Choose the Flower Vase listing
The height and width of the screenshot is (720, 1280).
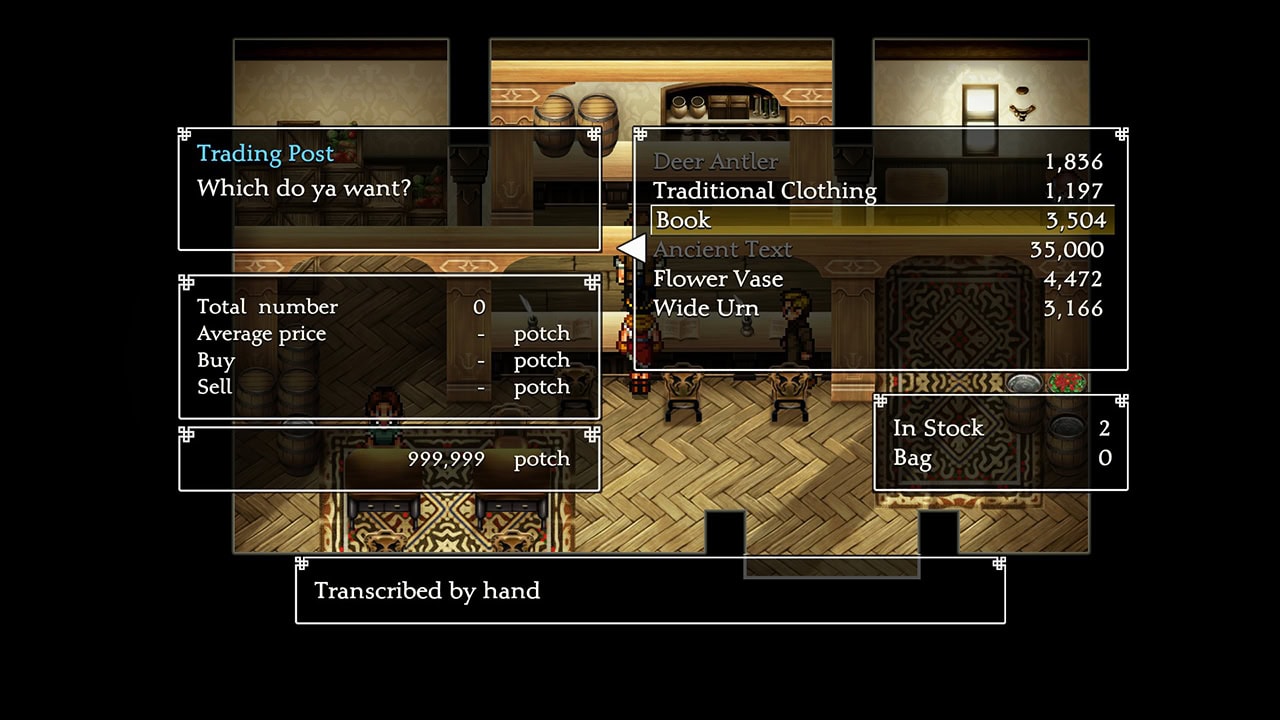tap(718, 279)
